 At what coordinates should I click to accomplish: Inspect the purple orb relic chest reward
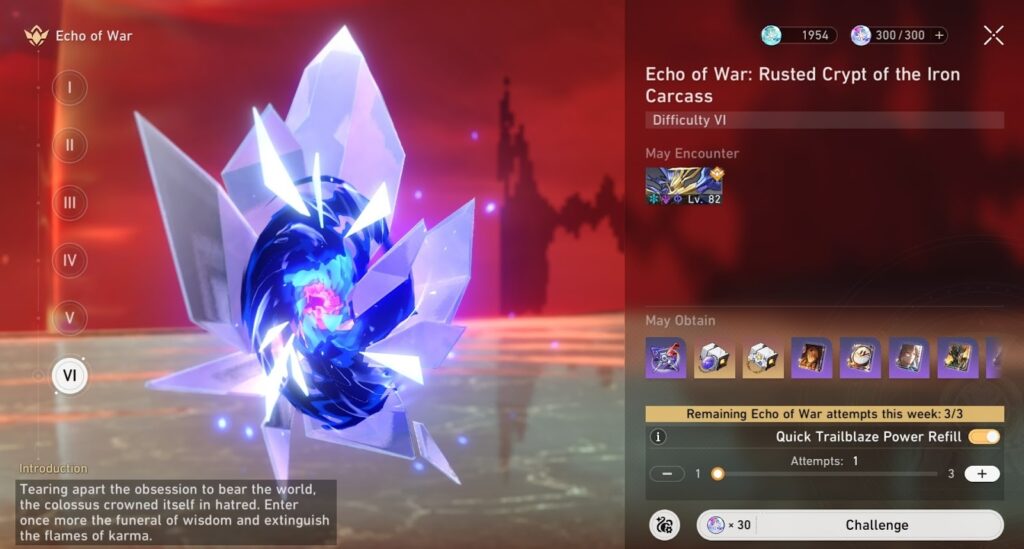click(714, 358)
